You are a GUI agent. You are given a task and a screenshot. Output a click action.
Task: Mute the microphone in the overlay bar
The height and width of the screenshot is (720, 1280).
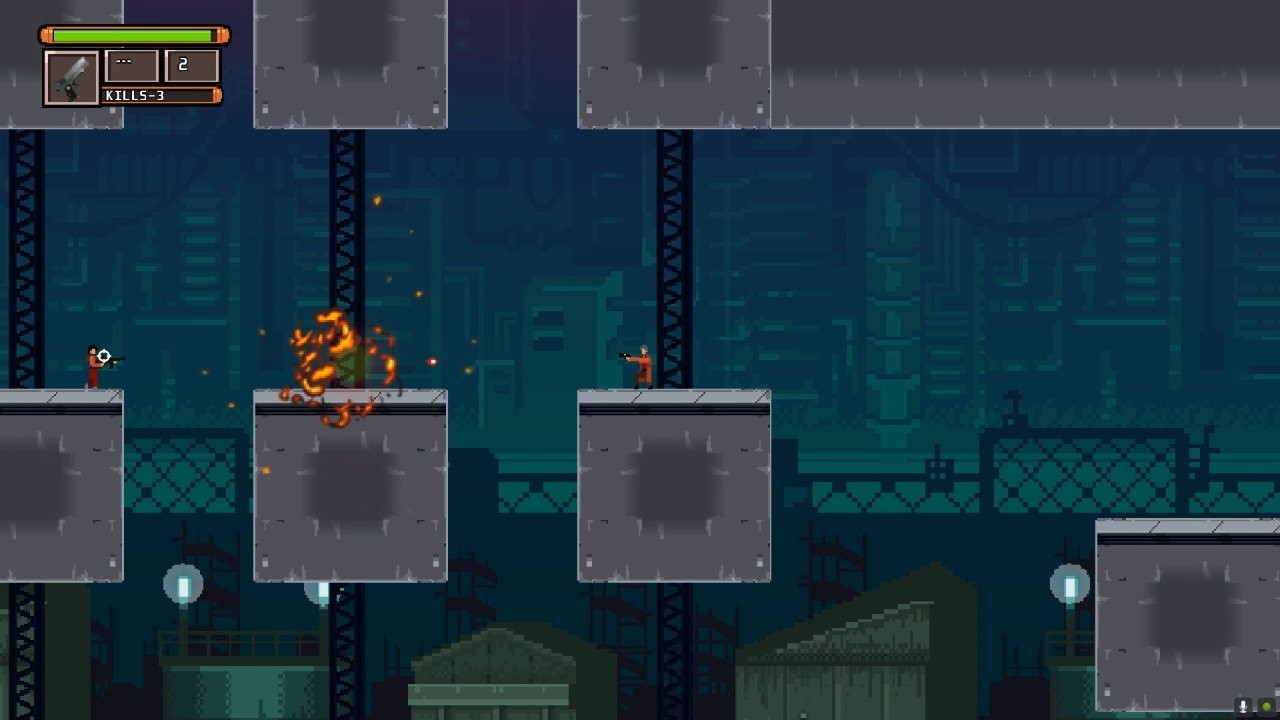1244,706
